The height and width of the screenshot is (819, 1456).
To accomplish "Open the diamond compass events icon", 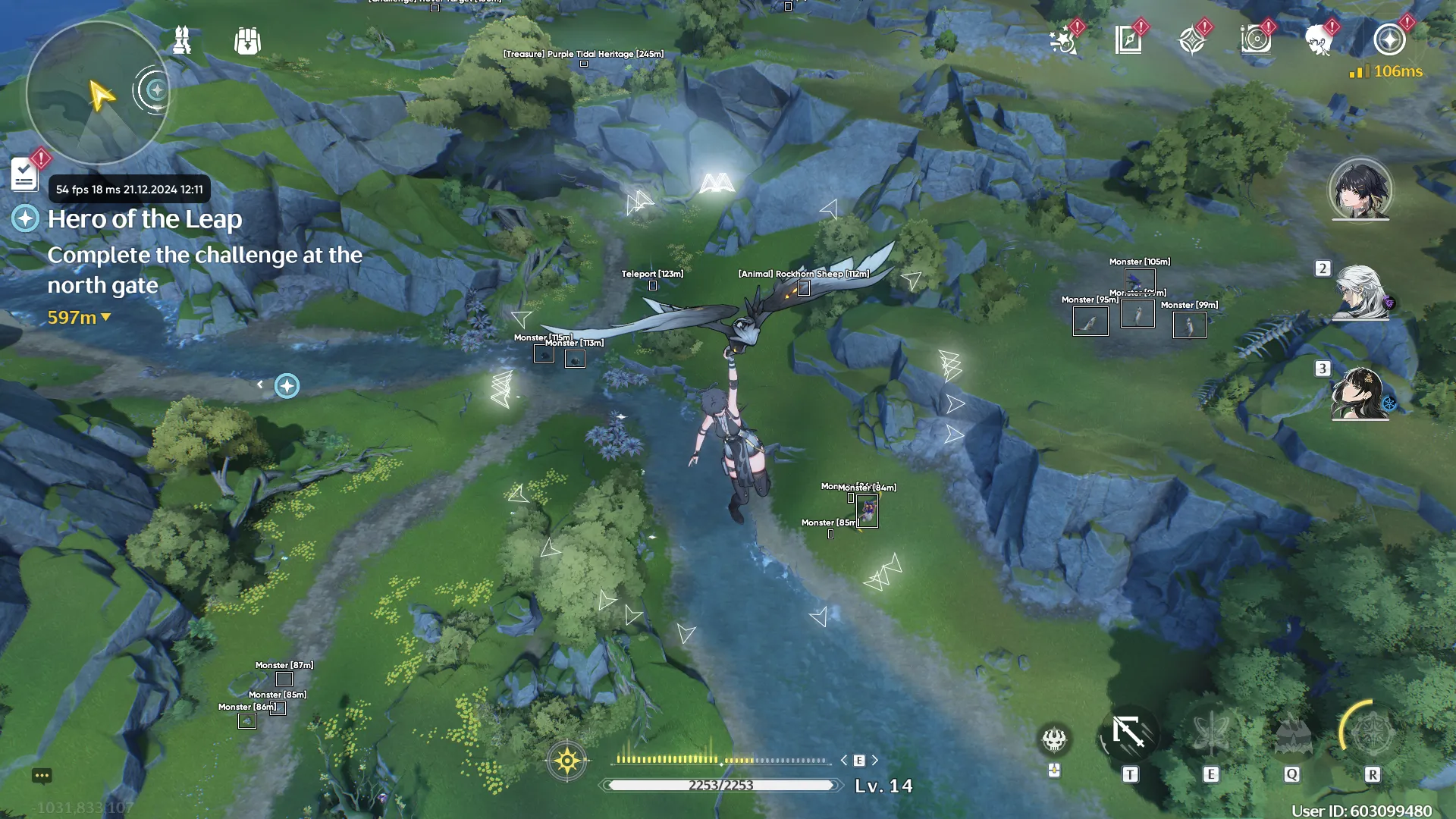I will pos(1192,40).
